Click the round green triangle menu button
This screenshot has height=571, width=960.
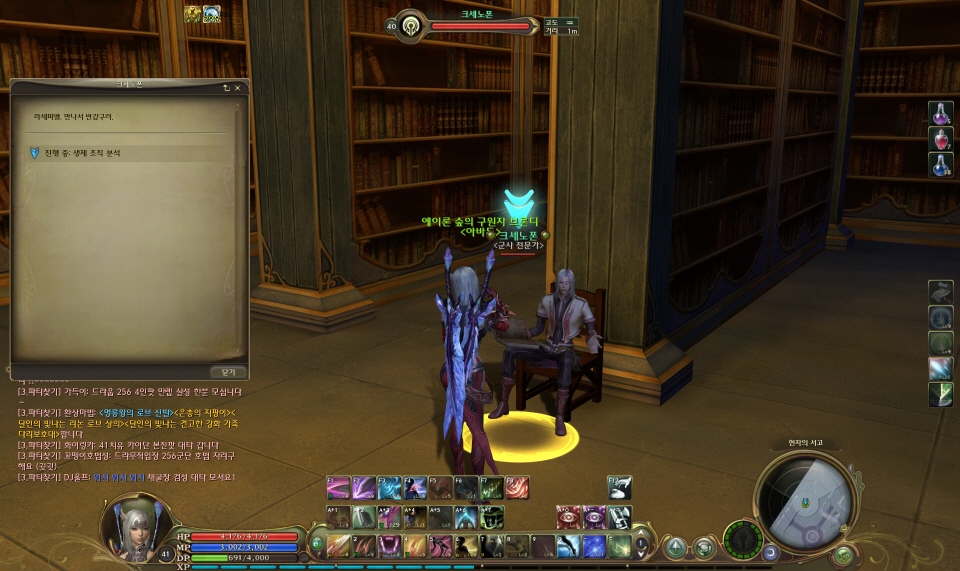click(x=677, y=547)
